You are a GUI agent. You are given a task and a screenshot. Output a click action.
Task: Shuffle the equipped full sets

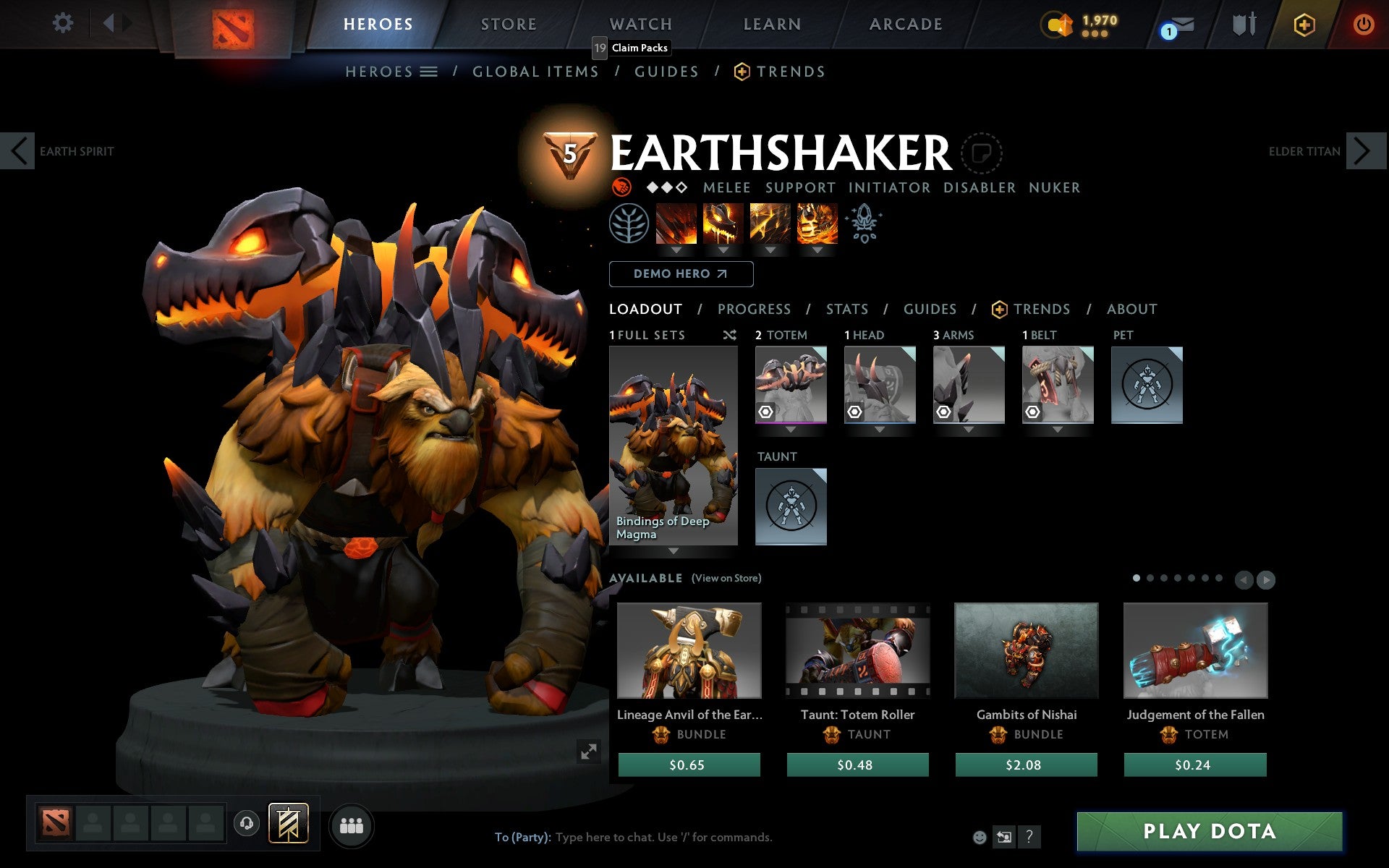729,335
